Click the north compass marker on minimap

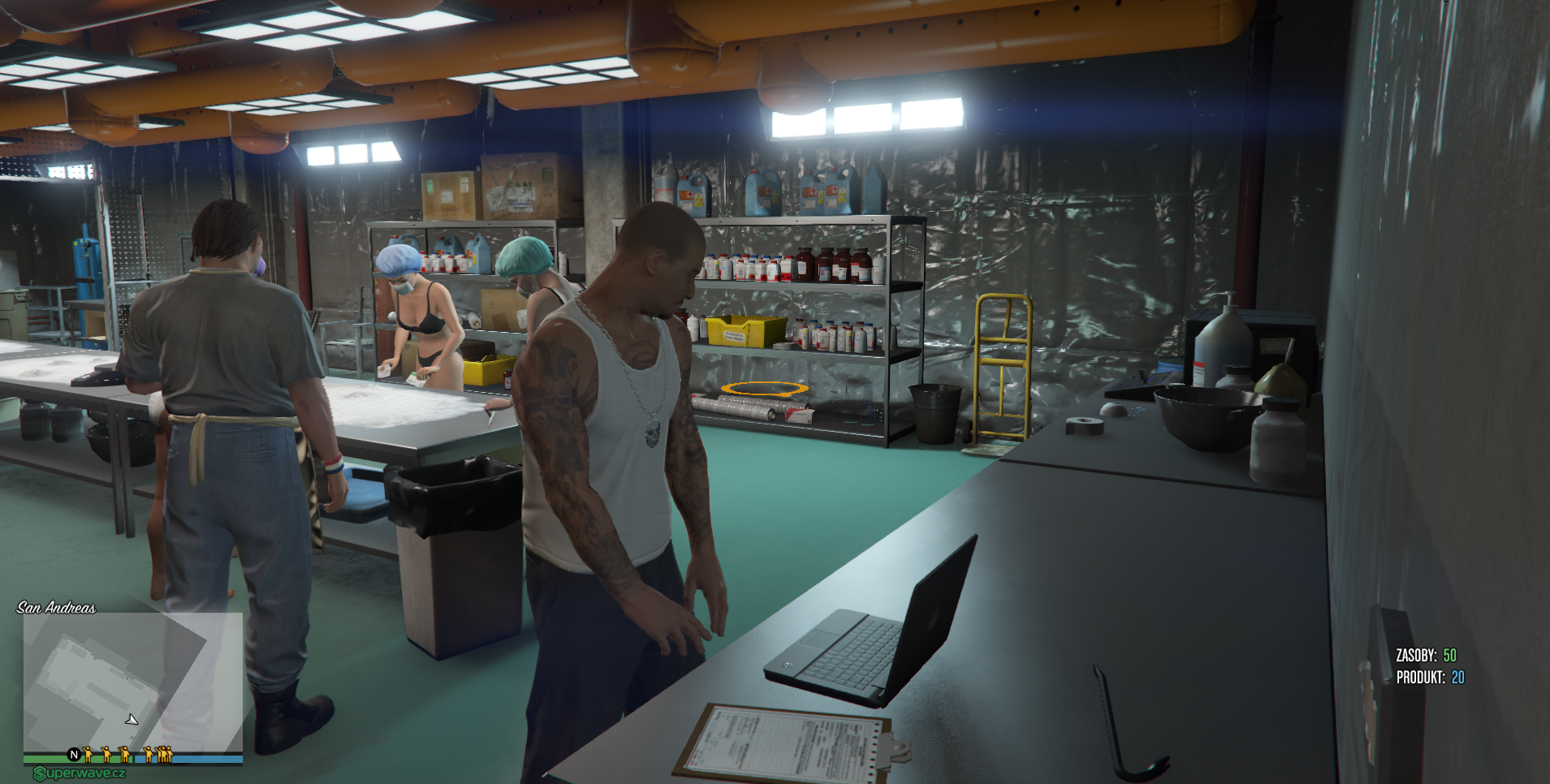click(74, 755)
